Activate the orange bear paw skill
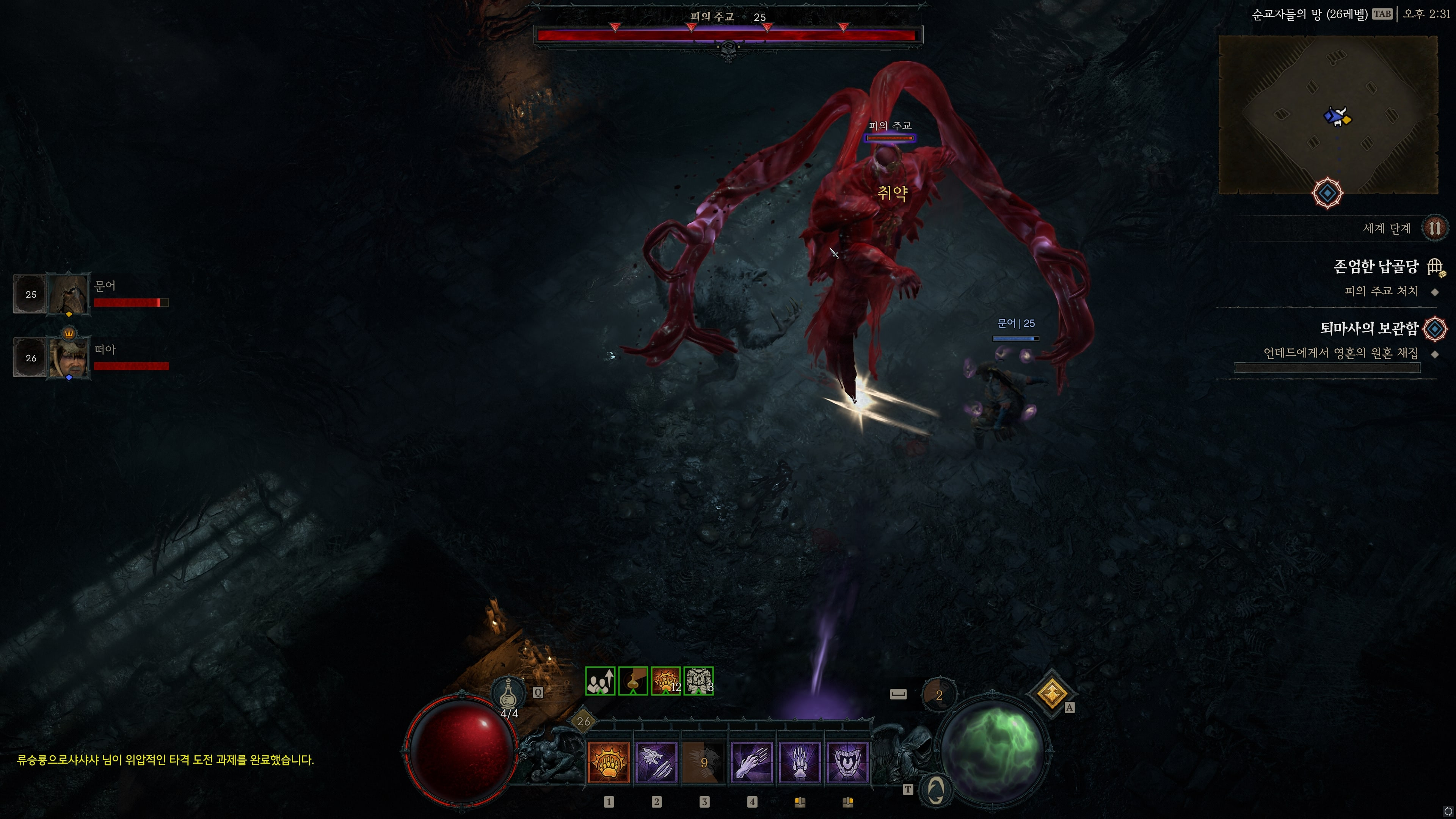Image resolution: width=1456 pixels, height=819 pixels. click(x=608, y=762)
